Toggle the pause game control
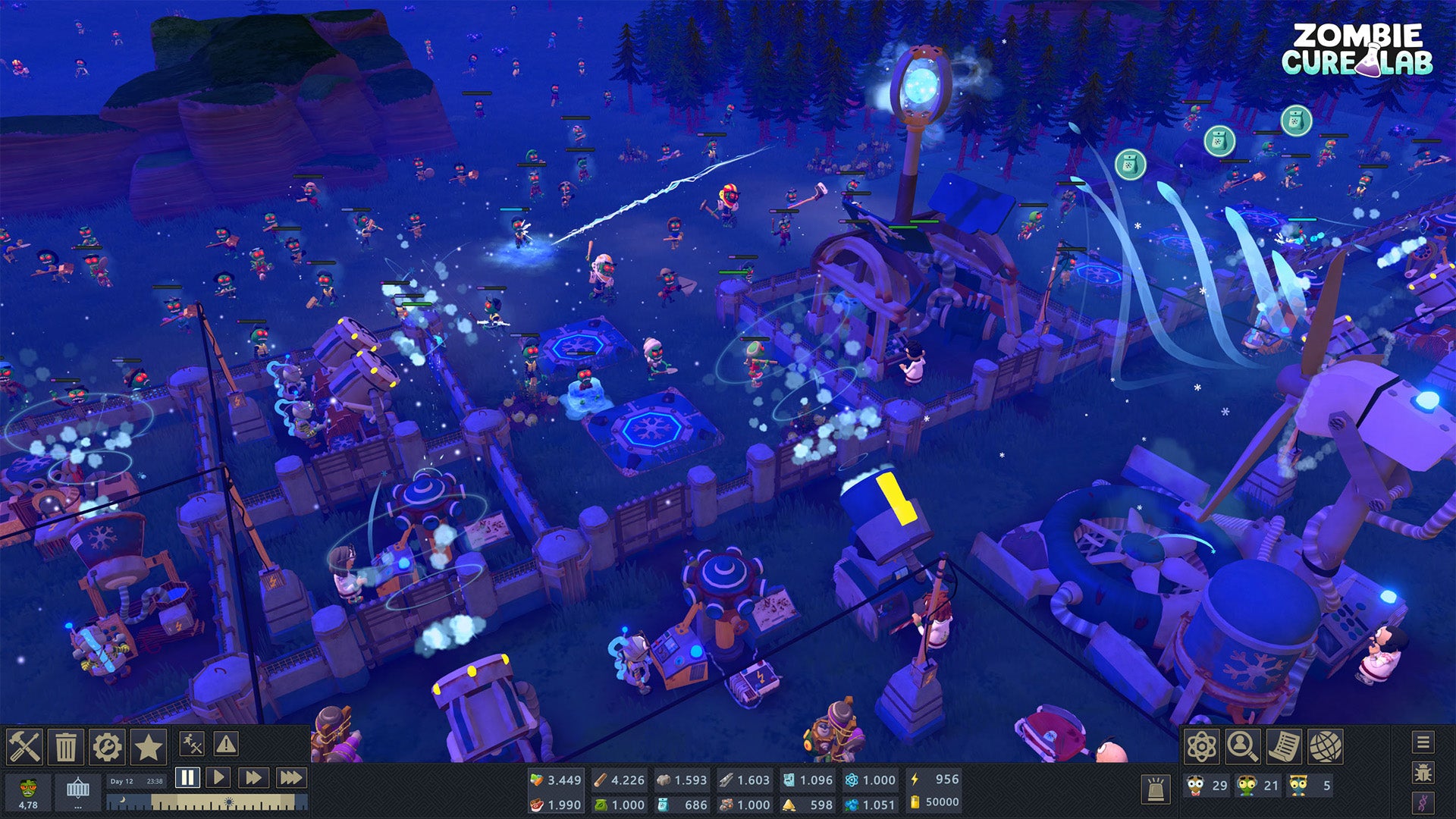1456x819 pixels. click(187, 778)
